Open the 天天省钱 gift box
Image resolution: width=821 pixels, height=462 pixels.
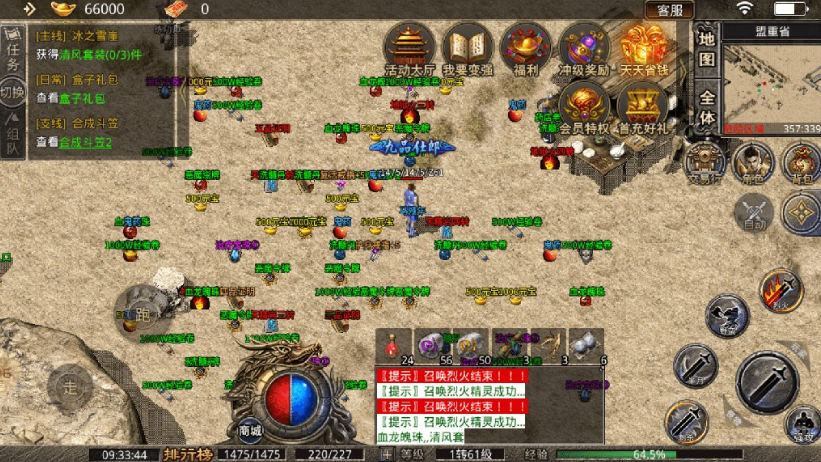pyautogui.click(x=642, y=48)
